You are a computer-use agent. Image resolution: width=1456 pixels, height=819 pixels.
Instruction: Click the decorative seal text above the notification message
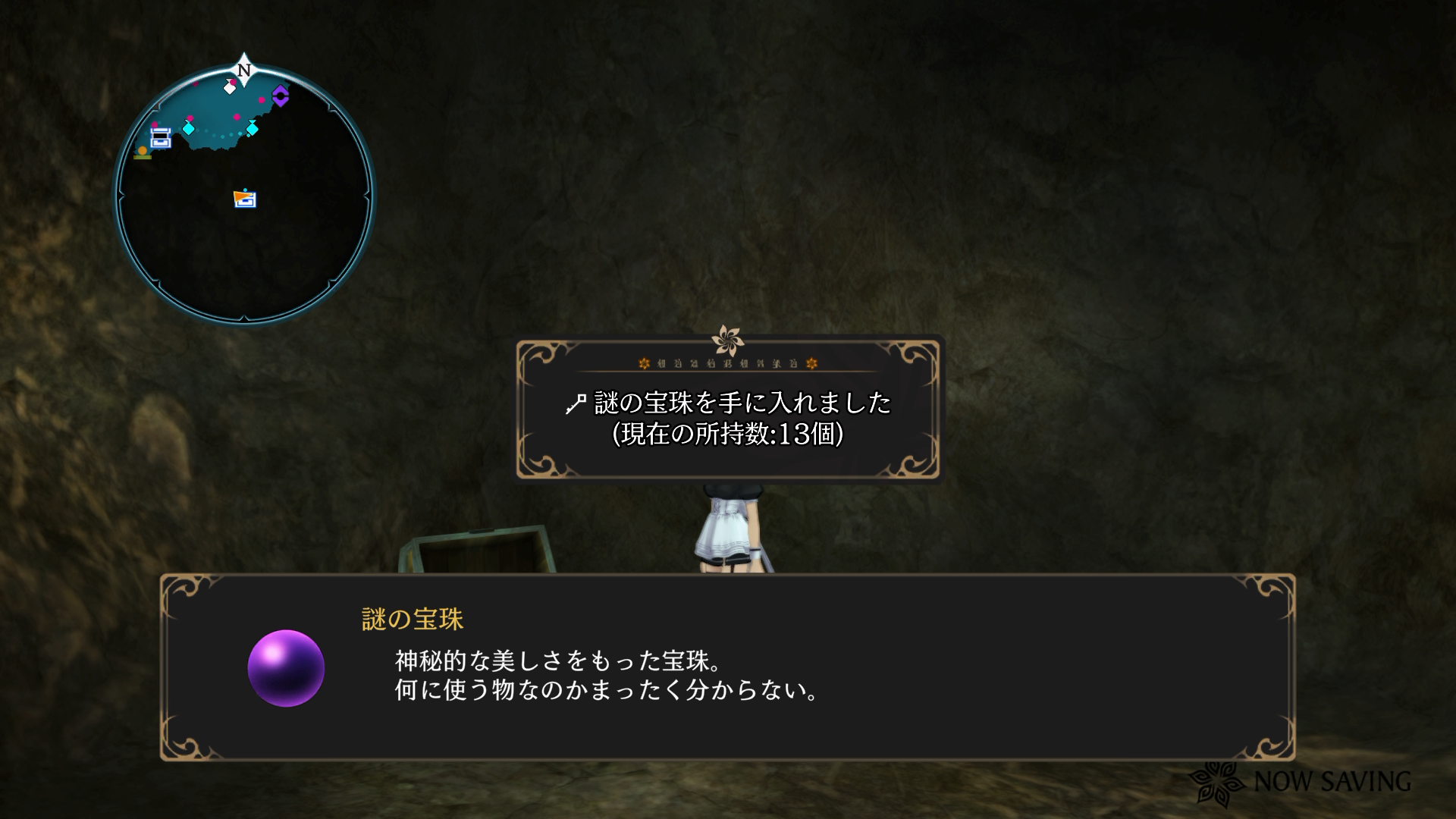click(x=728, y=362)
